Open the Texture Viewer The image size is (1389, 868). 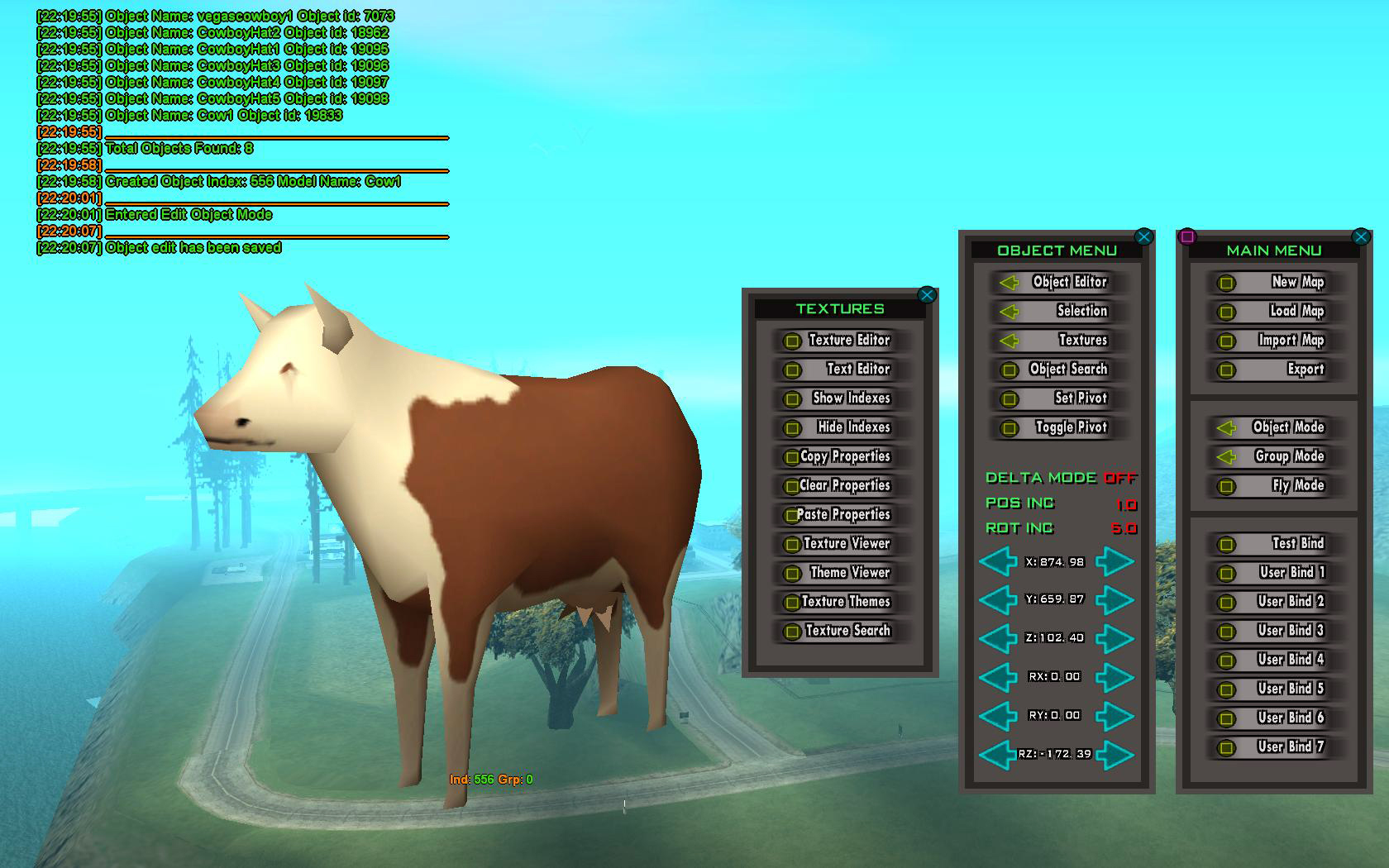point(845,544)
